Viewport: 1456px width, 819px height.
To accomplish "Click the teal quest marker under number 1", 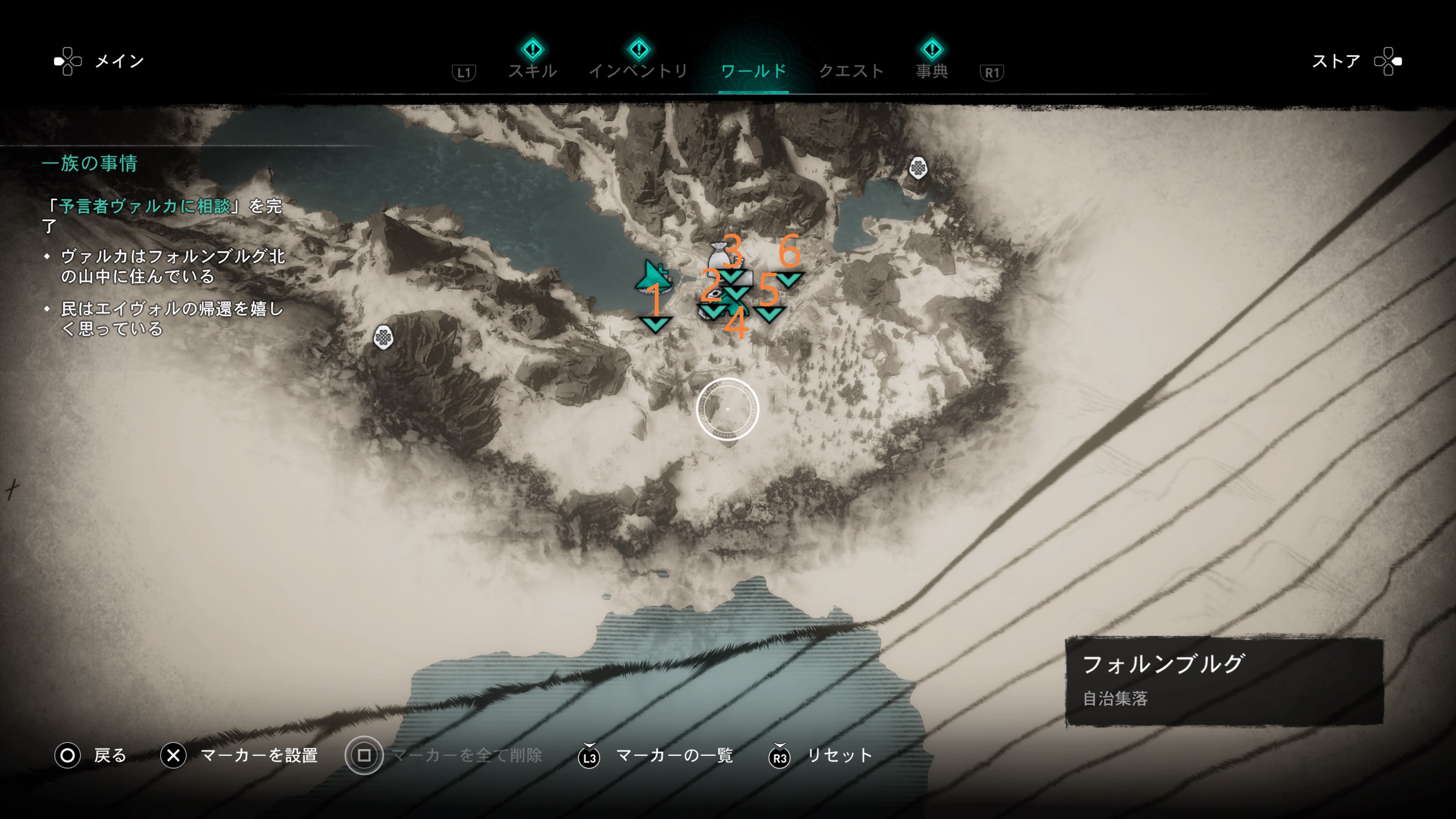I will [655, 325].
